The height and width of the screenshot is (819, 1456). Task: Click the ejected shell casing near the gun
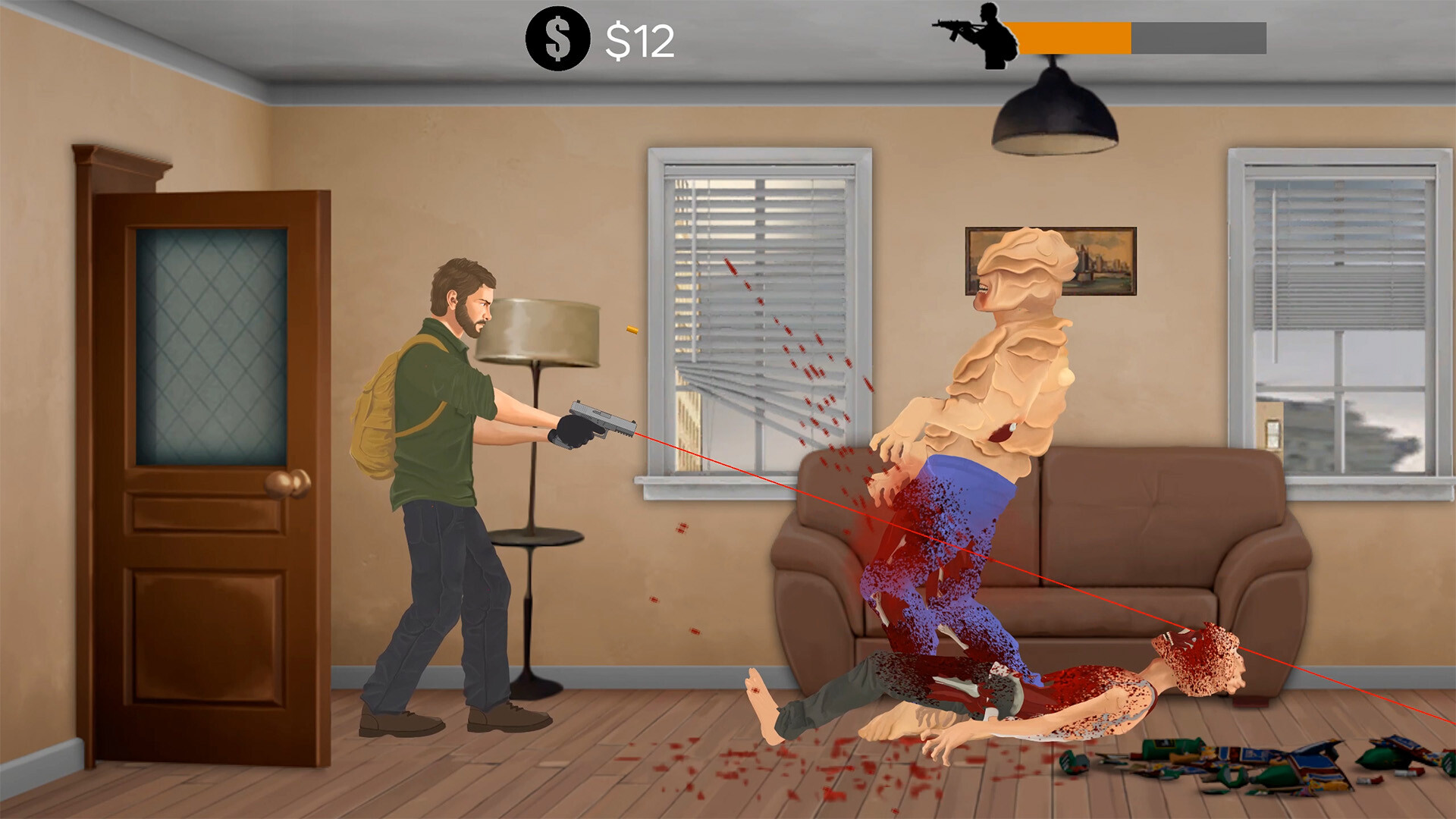[632, 328]
